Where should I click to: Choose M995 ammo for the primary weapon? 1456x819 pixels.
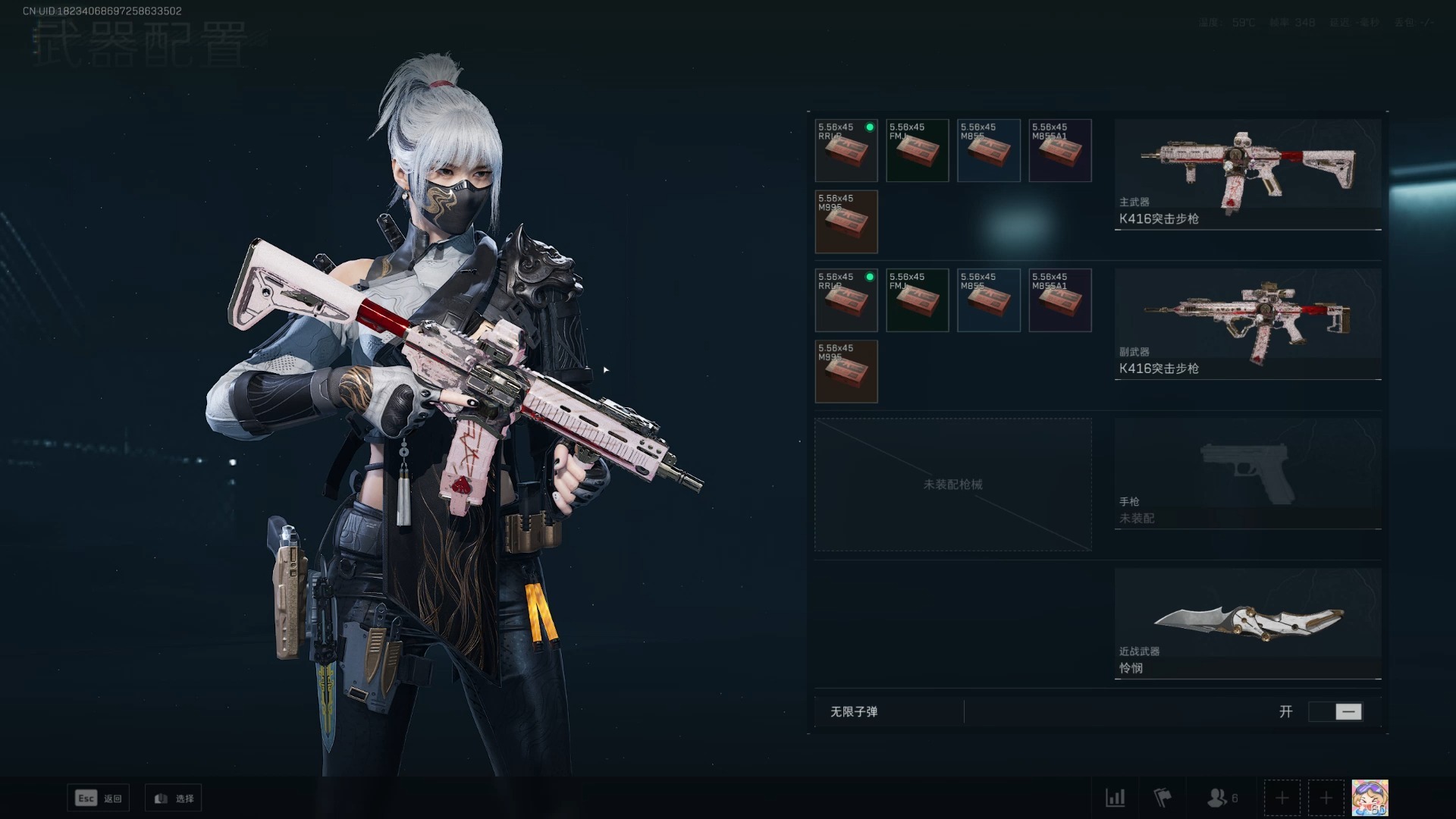coord(846,221)
